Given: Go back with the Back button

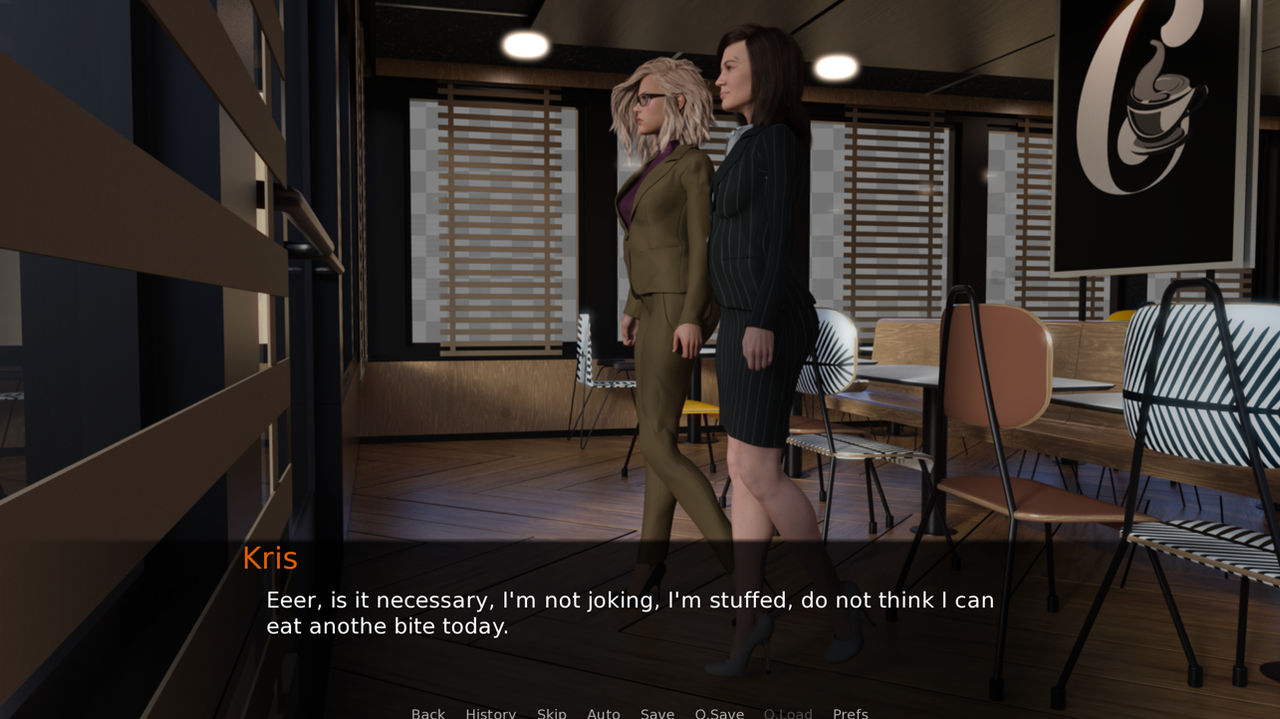Looking at the screenshot, I should [x=428, y=713].
